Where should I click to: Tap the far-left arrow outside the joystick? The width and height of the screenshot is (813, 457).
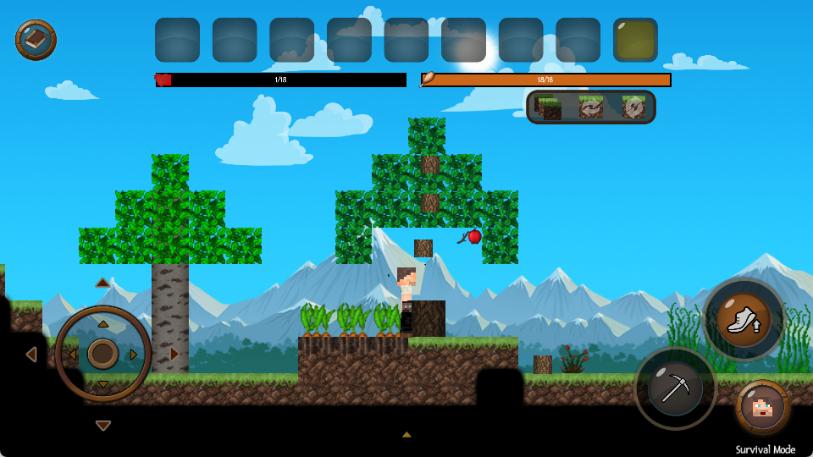(31, 354)
